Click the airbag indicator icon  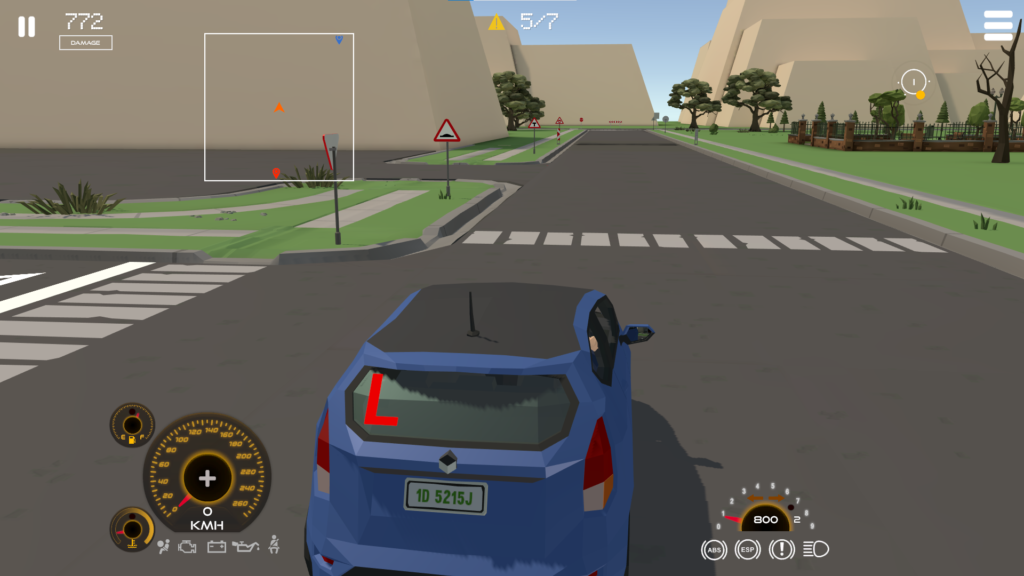pyautogui.click(x=163, y=546)
